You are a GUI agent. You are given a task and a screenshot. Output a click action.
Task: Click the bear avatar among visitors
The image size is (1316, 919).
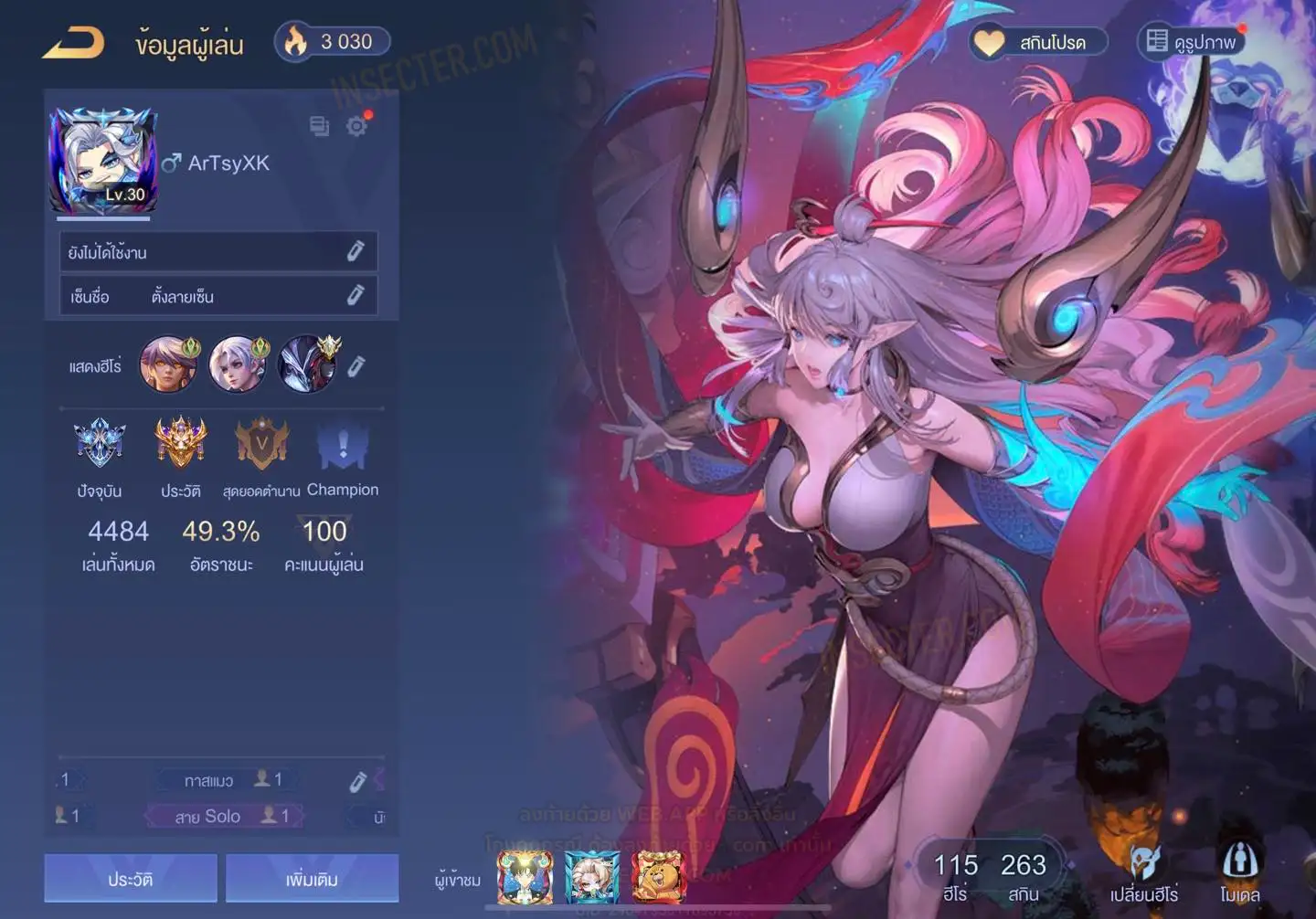pyautogui.click(x=658, y=875)
